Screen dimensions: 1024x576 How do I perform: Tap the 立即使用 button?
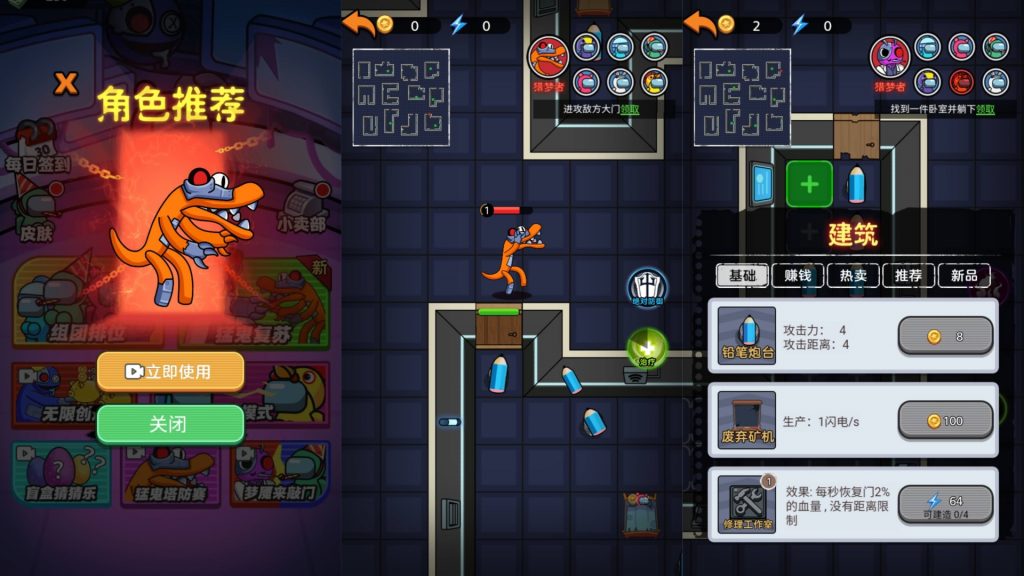(170, 371)
